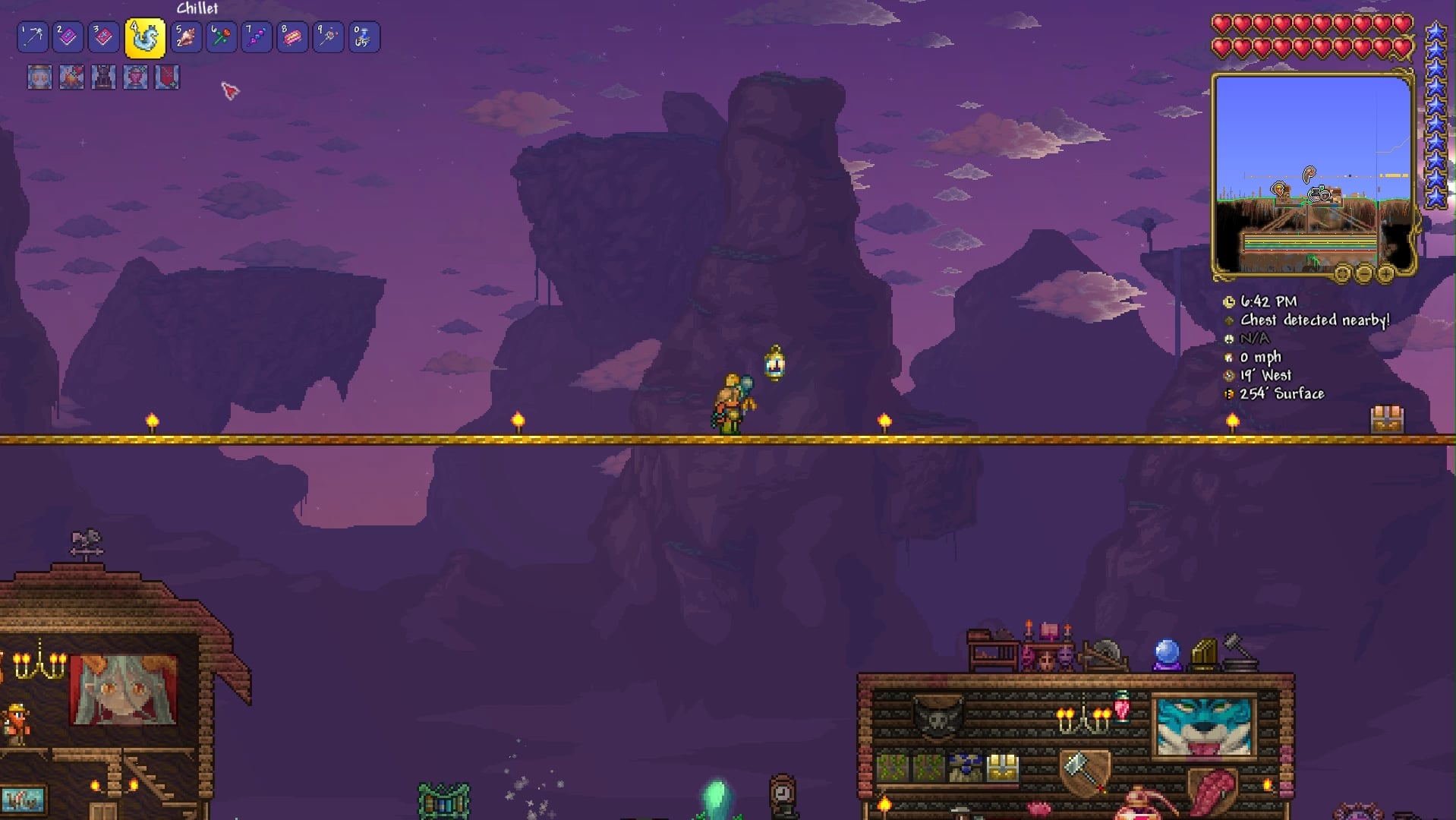
Task: Click the red banner buff icon
Action: pyautogui.click(x=167, y=77)
